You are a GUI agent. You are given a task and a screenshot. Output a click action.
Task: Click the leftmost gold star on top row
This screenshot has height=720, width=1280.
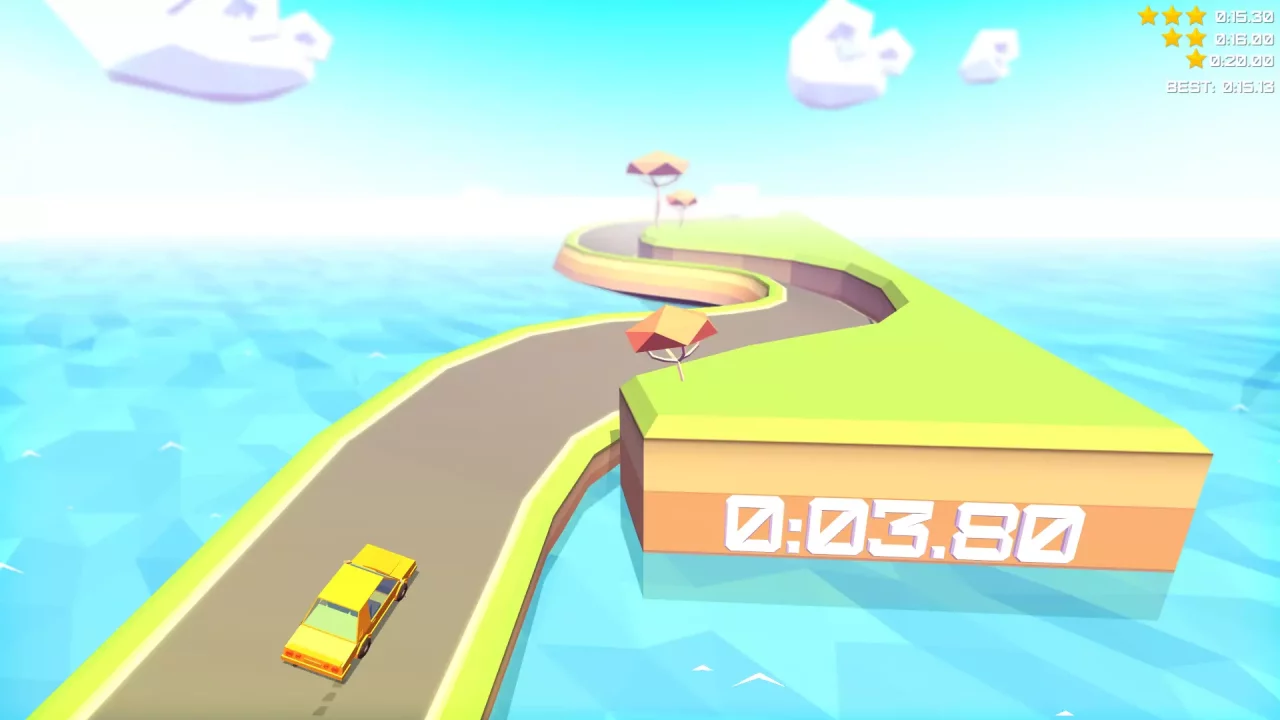(x=1147, y=15)
